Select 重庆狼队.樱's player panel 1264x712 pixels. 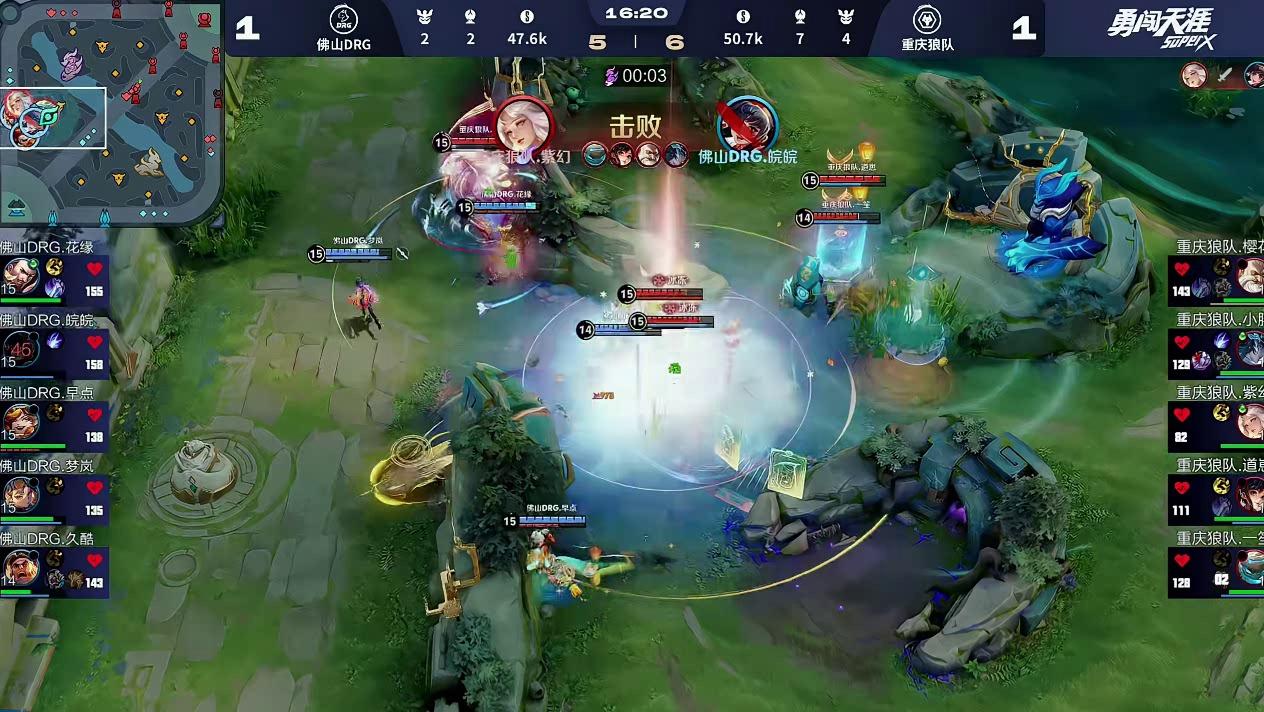click(x=1216, y=270)
